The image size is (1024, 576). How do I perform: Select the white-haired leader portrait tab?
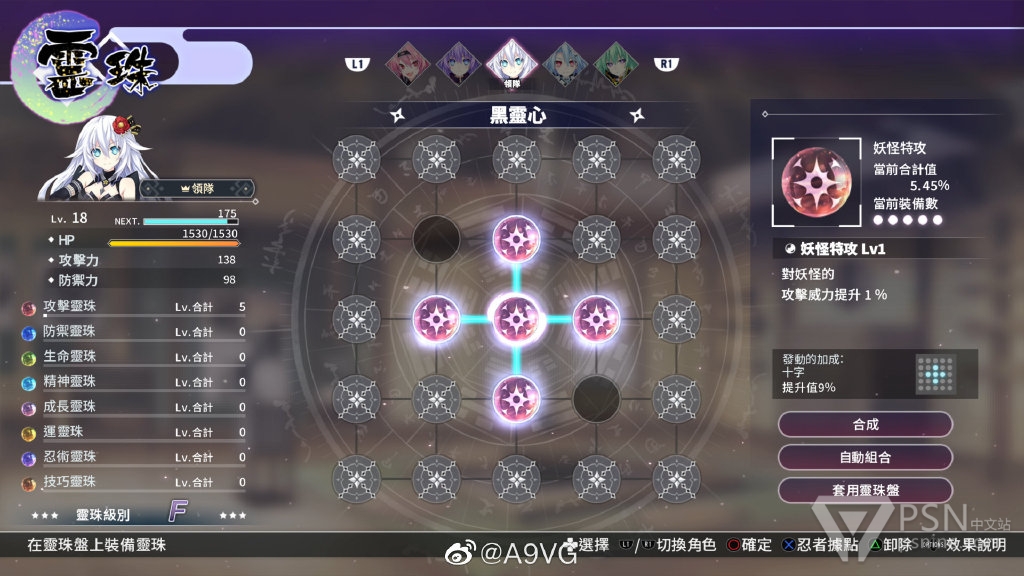point(512,64)
